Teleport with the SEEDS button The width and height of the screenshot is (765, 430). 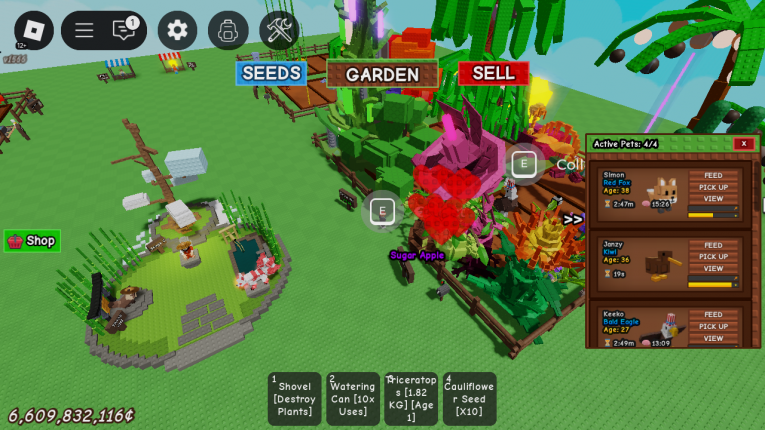pyautogui.click(x=271, y=73)
